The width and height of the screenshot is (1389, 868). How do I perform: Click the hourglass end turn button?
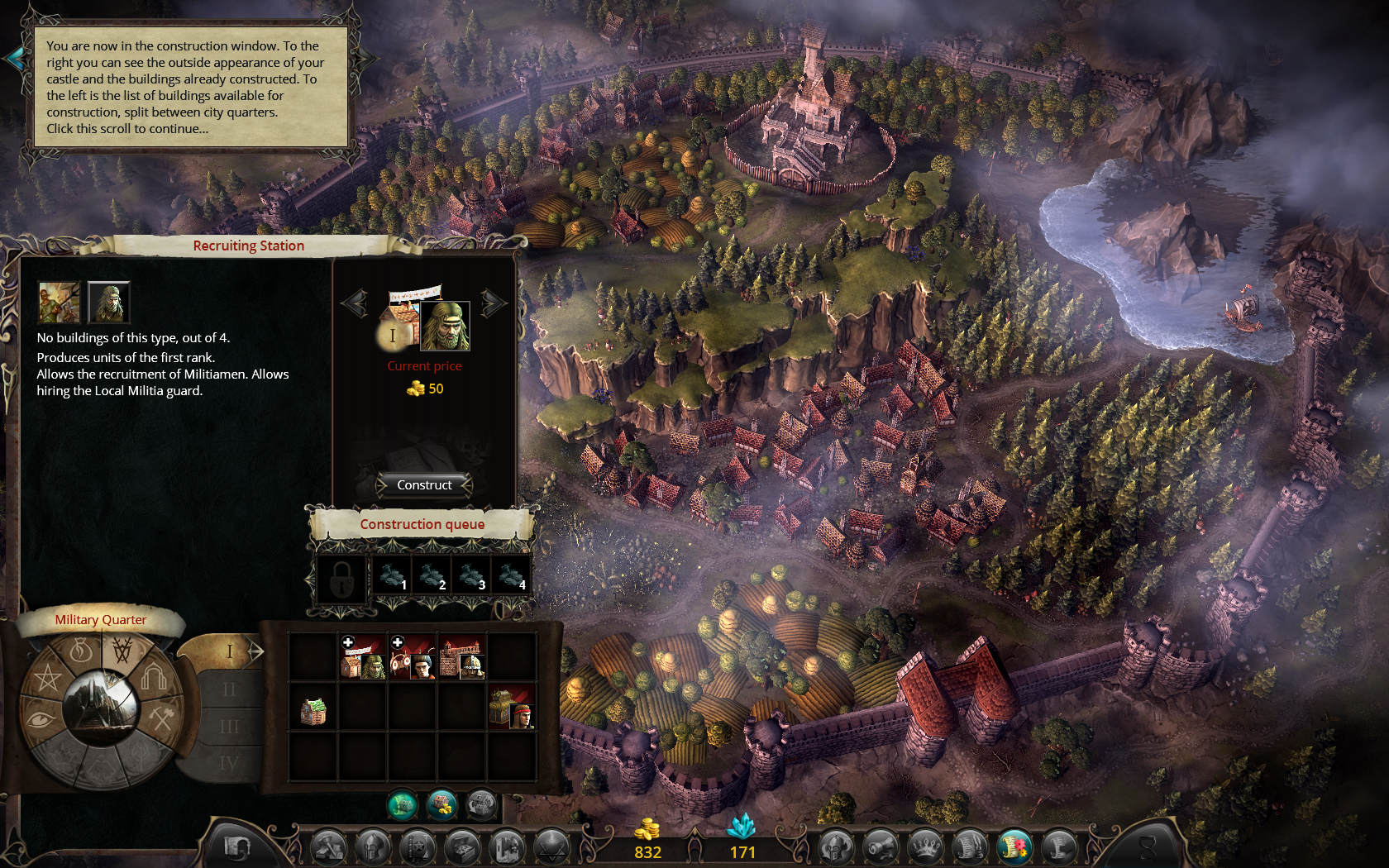pyautogui.click(x=1148, y=847)
